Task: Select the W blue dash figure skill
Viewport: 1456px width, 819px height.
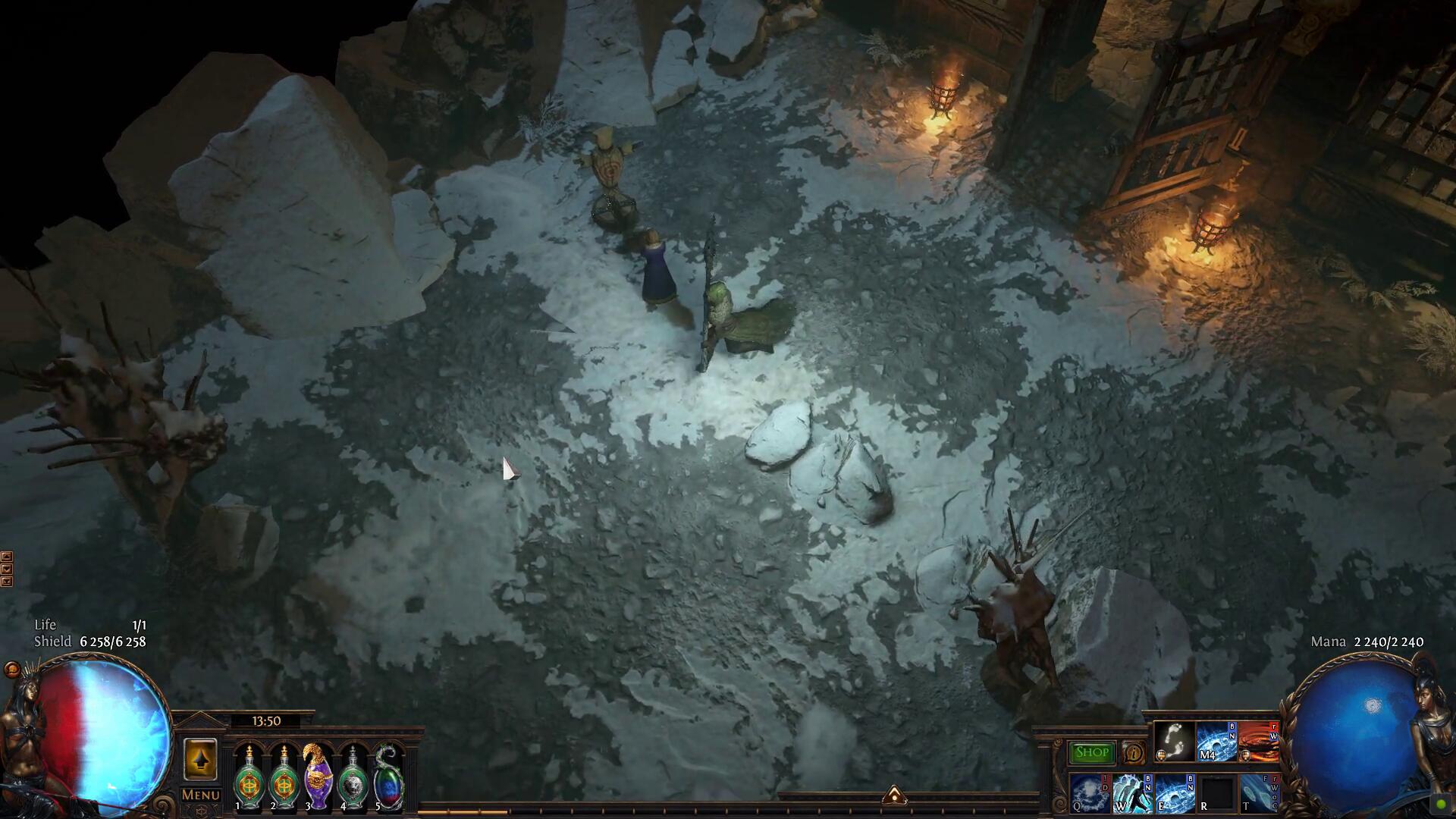Action: point(1132,792)
